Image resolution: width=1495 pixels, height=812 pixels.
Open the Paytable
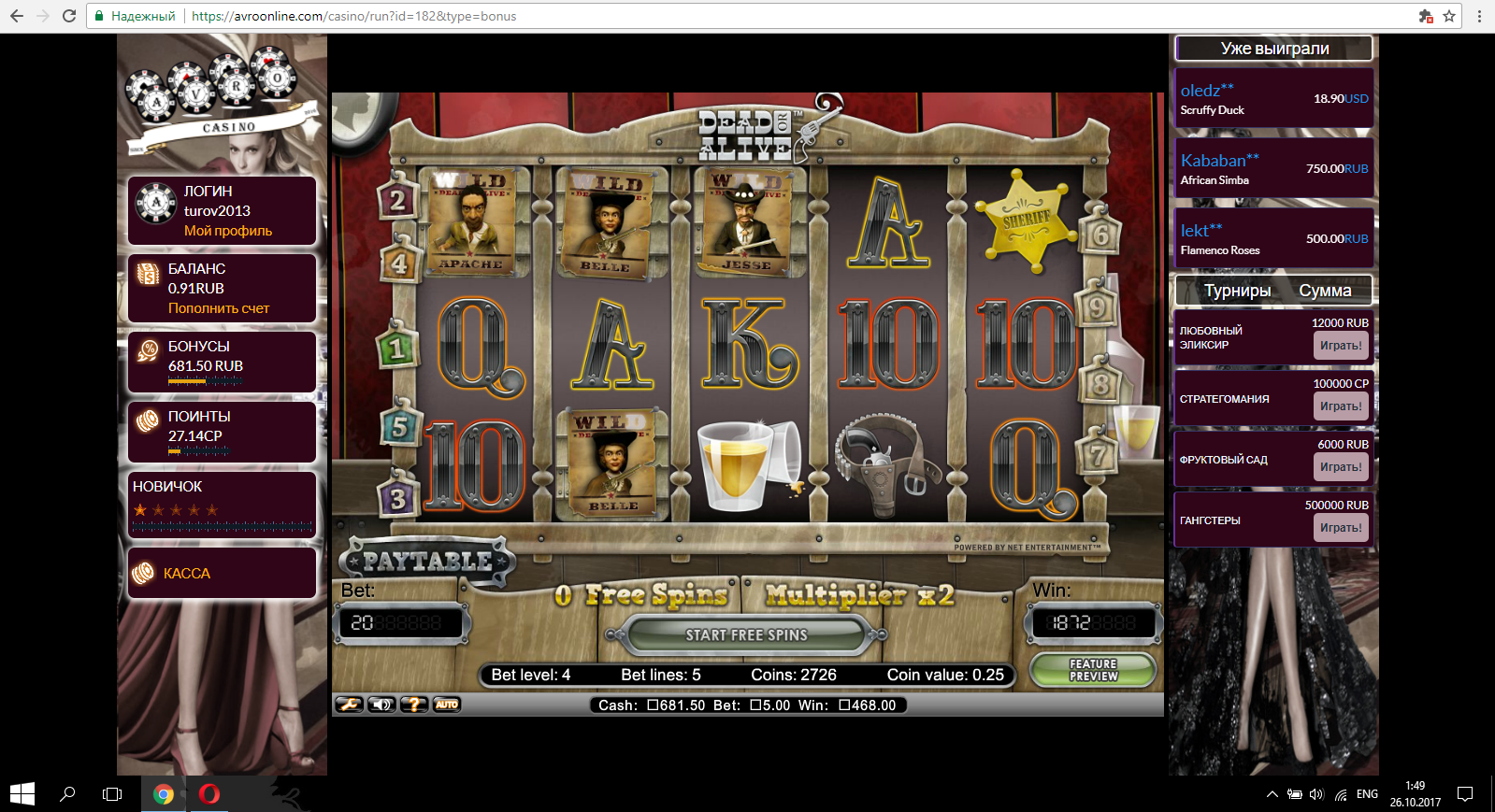(x=427, y=561)
